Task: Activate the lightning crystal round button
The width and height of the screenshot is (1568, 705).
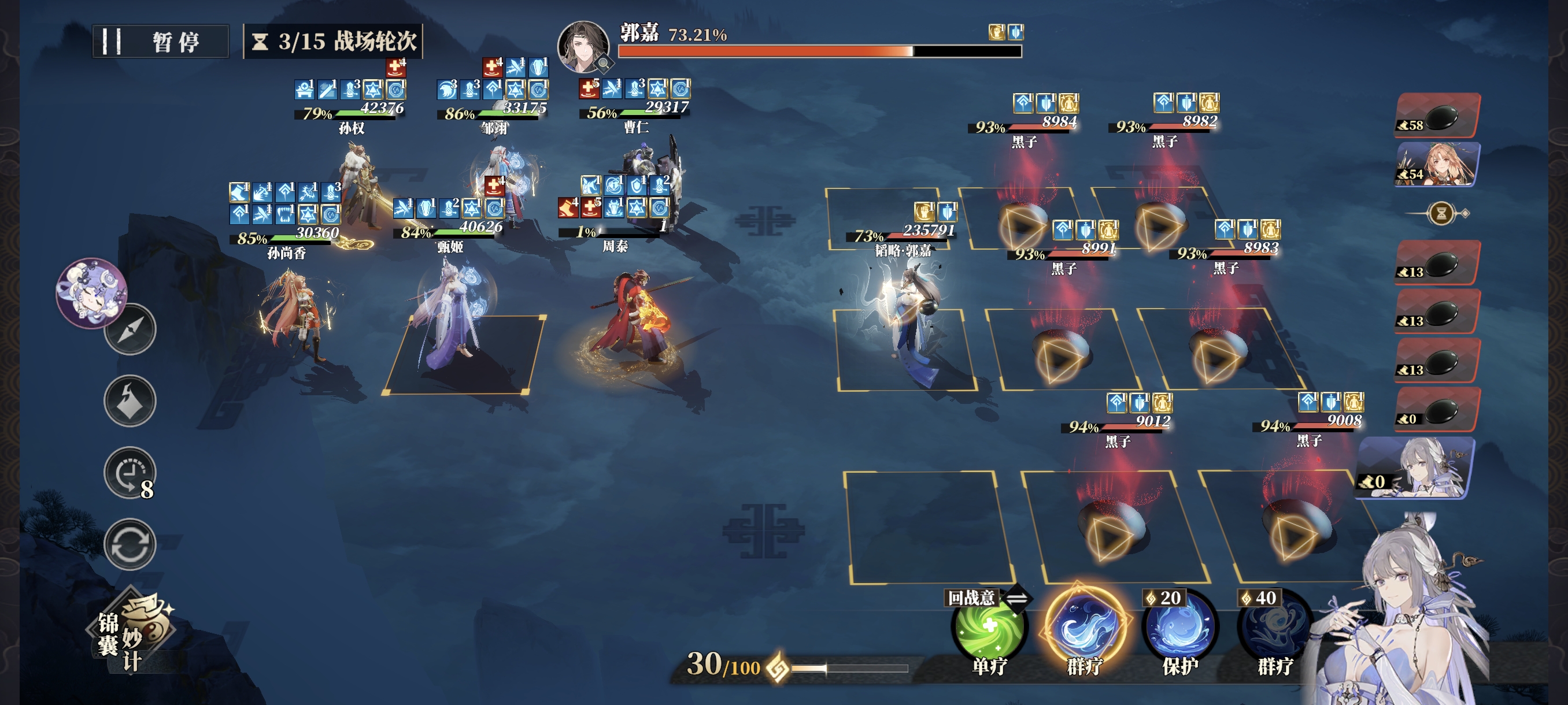Action: point(130,401)
